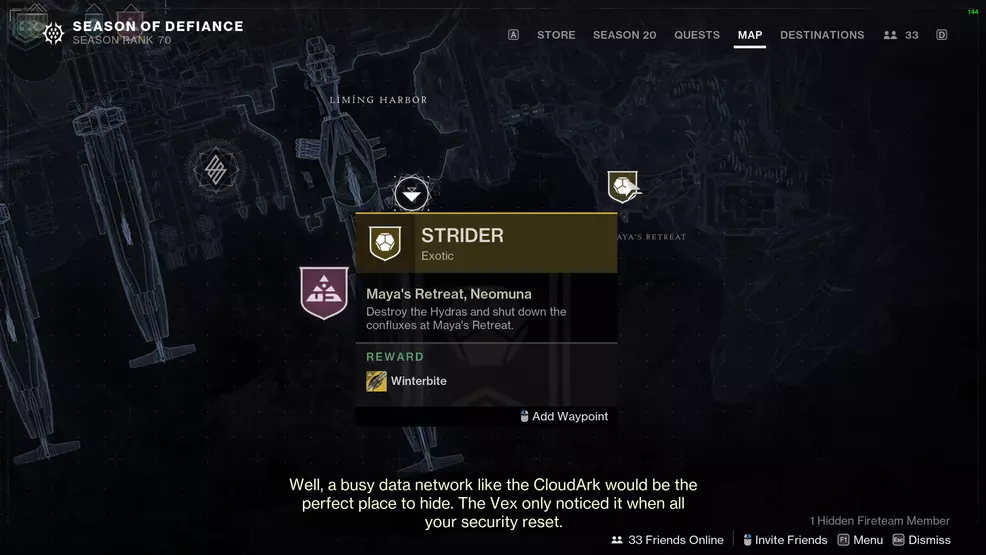Open the 33 Friends Online list
The height and width of the screenshot is (555, 986).
pyautogui.click(x=667, y=540)
